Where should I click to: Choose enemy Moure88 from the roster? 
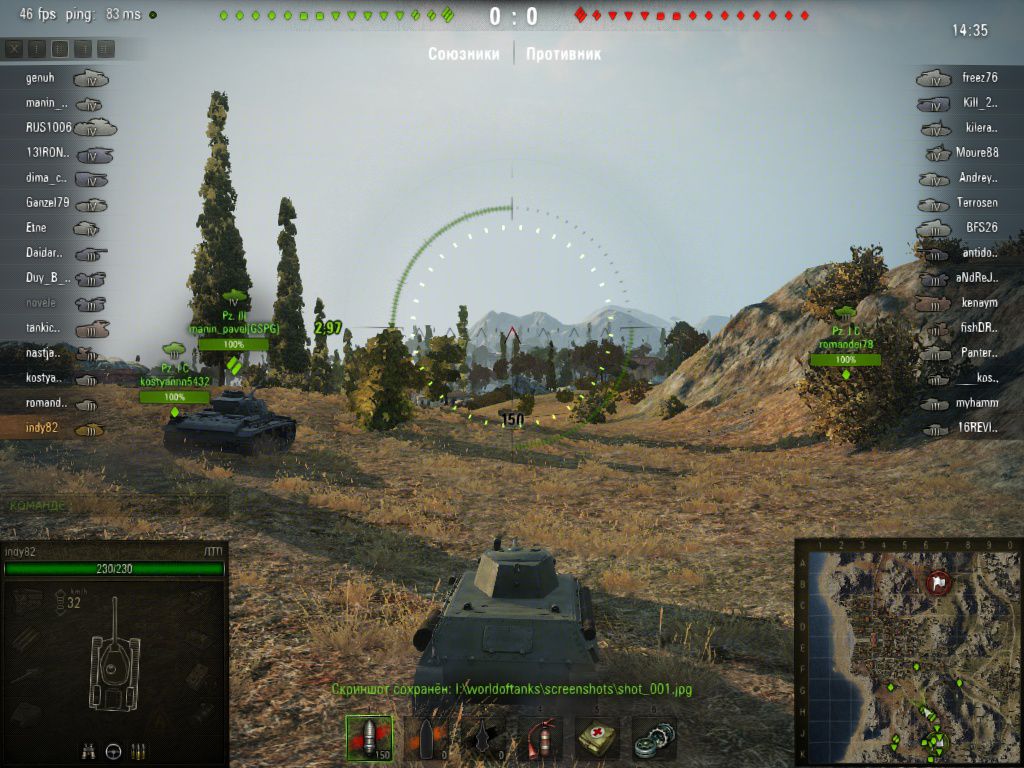977,153
